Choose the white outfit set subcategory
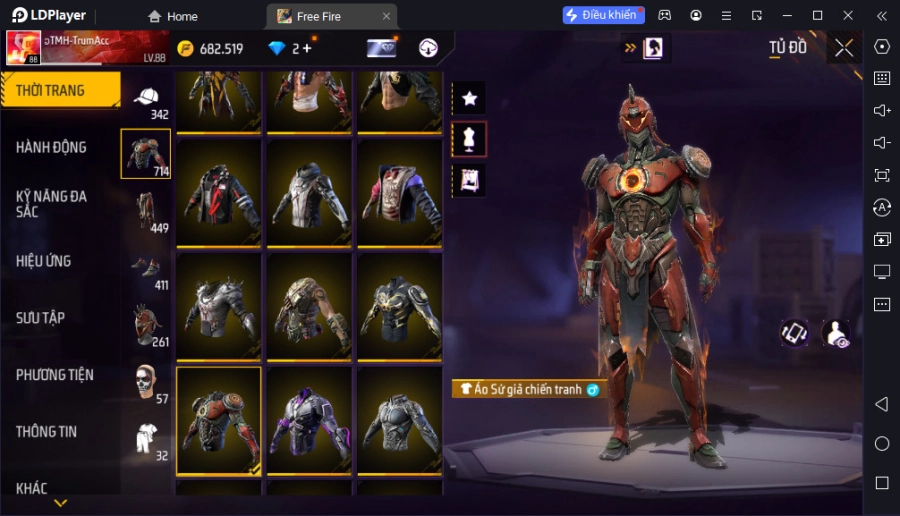 (146, 439)
